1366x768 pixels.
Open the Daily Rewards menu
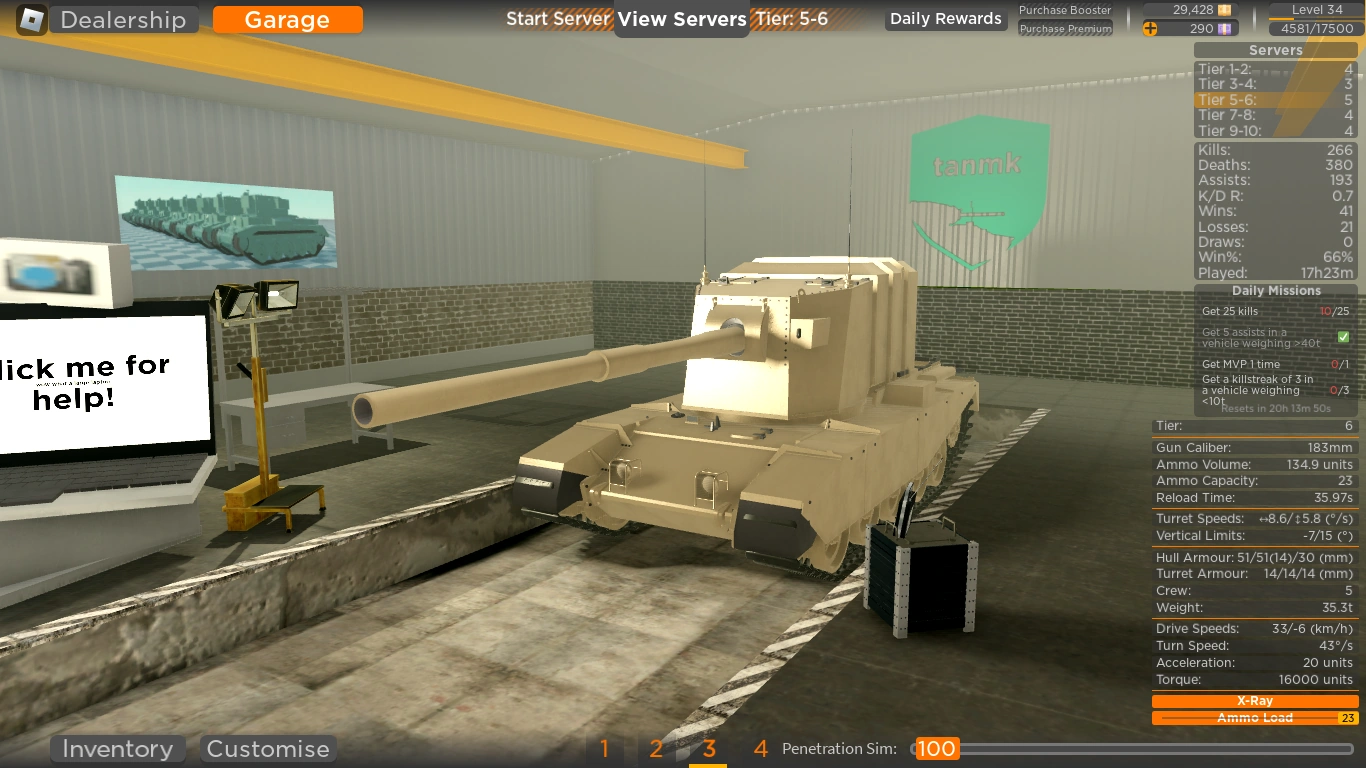pyautogui.click(x=944, y=18)
